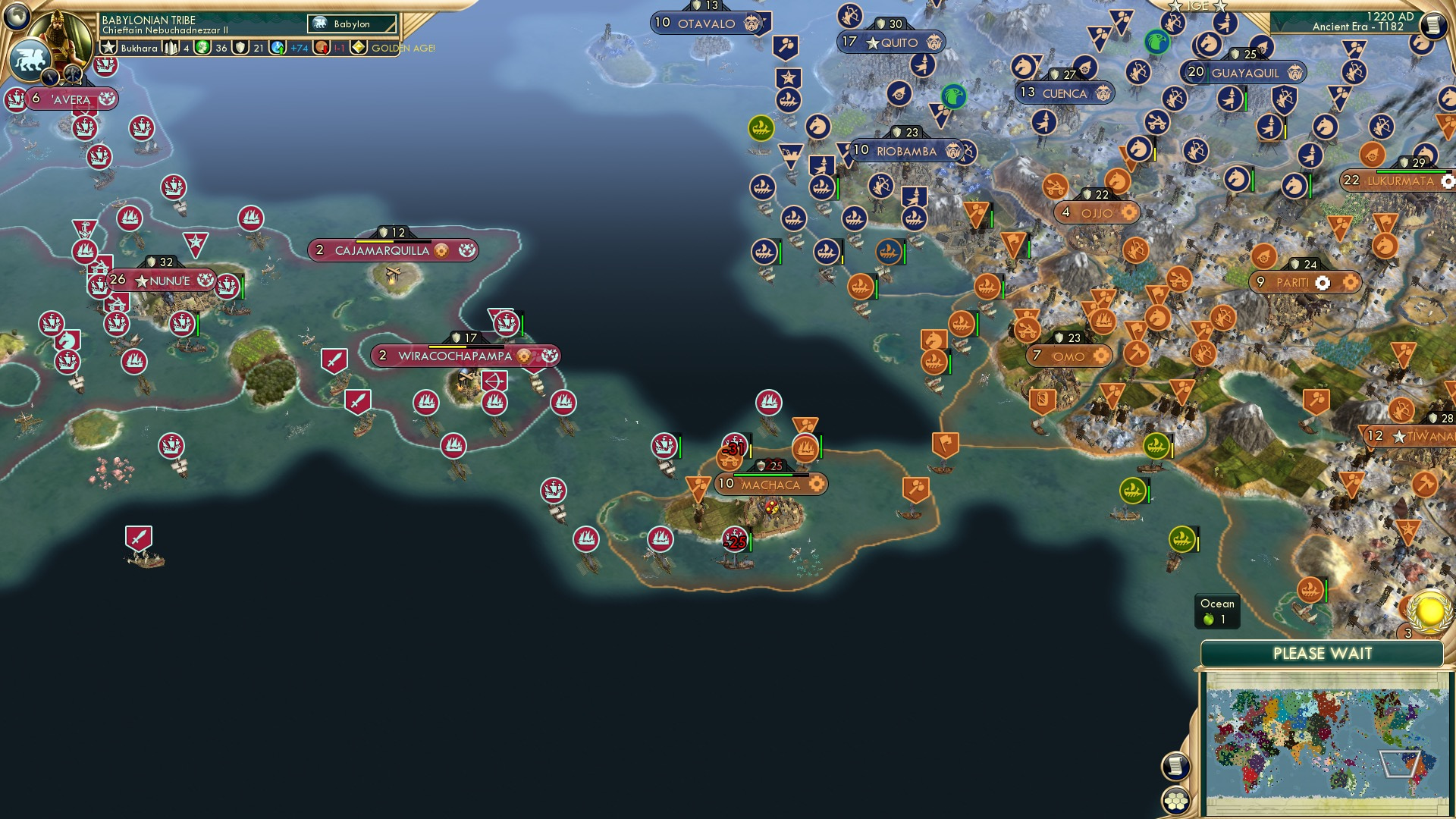Select the Wiracochapampa city banner
The height and width of the screenshot is (819, 1456).
pos(463,355)
